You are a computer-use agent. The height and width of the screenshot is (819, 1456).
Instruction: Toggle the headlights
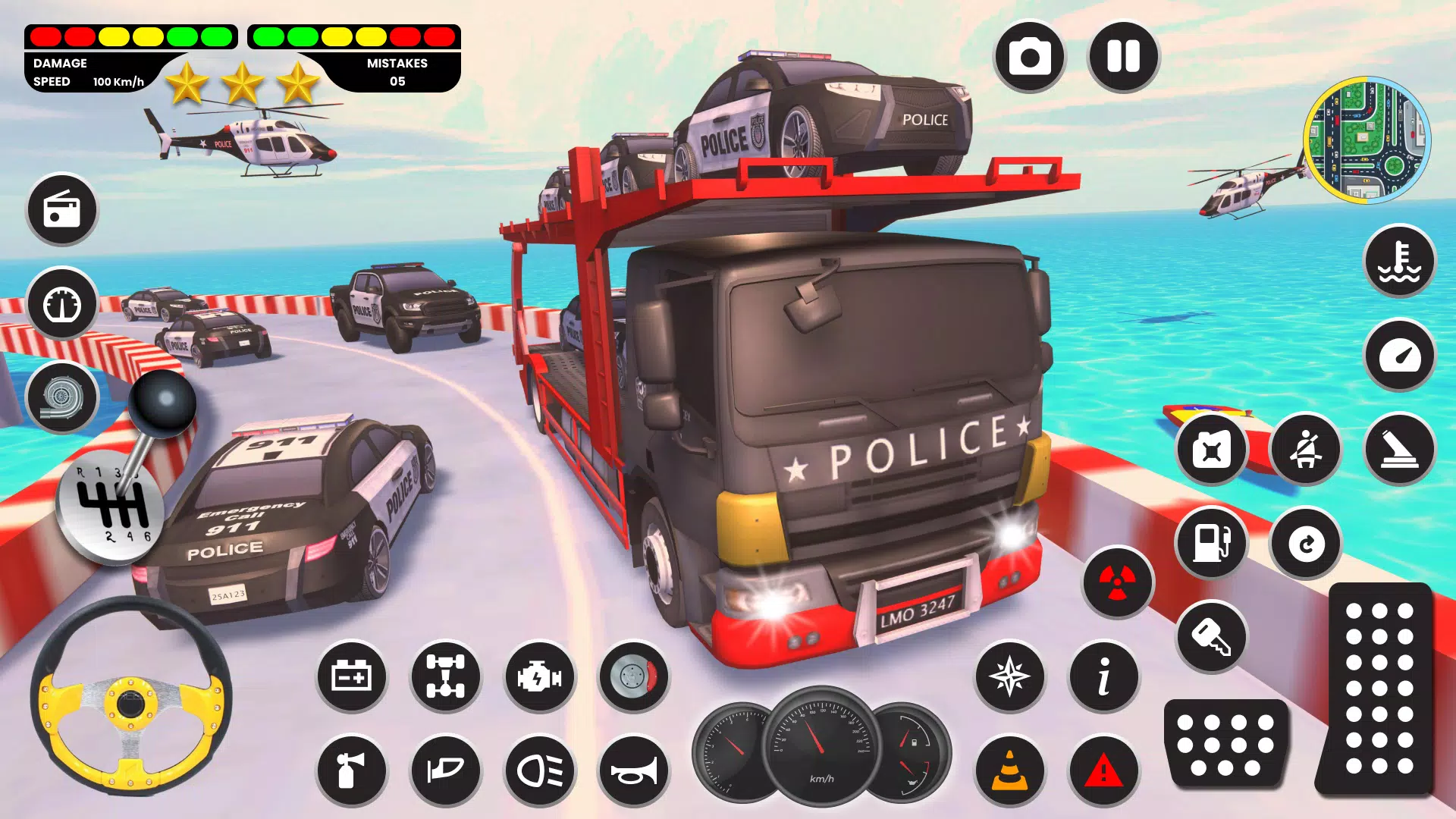click(539, 770)
